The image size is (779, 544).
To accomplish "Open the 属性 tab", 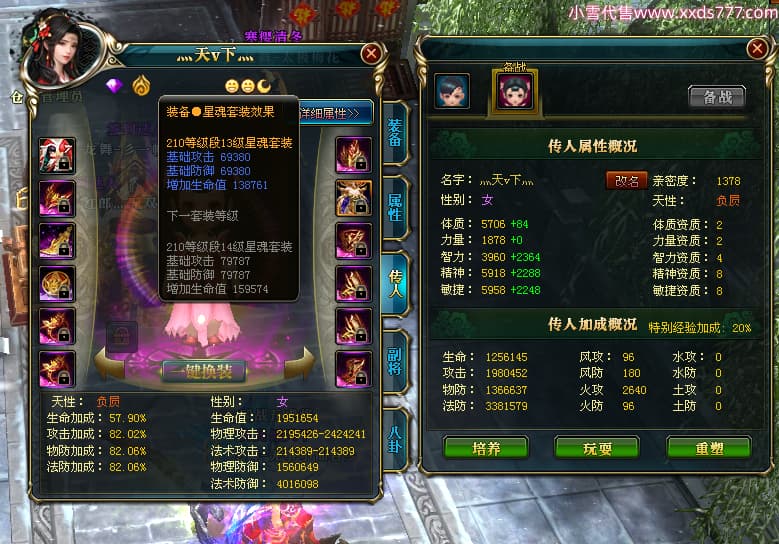I will coord(397,207).
